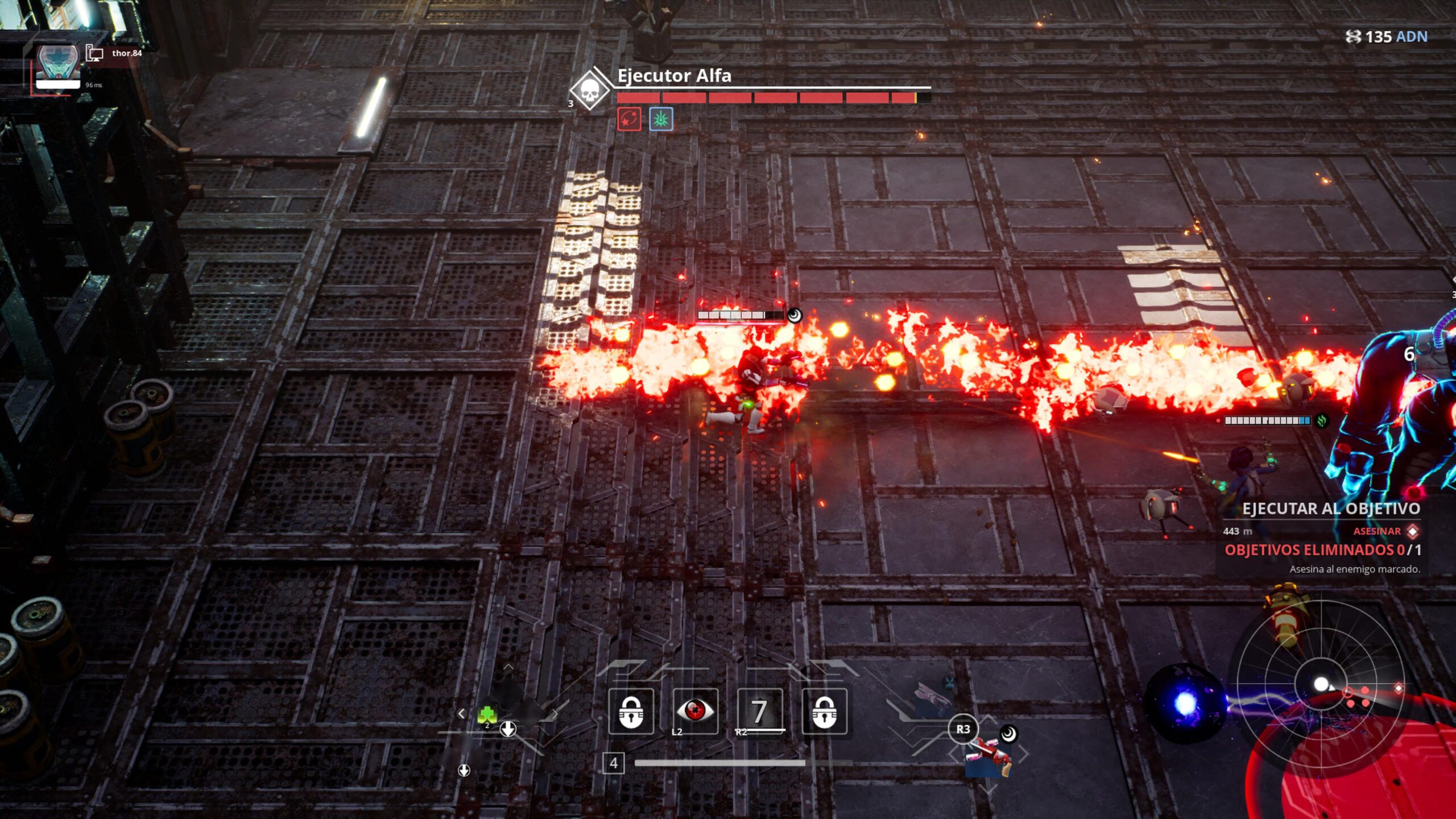
Task: Click the Ejecutor Alfa skull emblem
Action: click(x=590, y=90)
